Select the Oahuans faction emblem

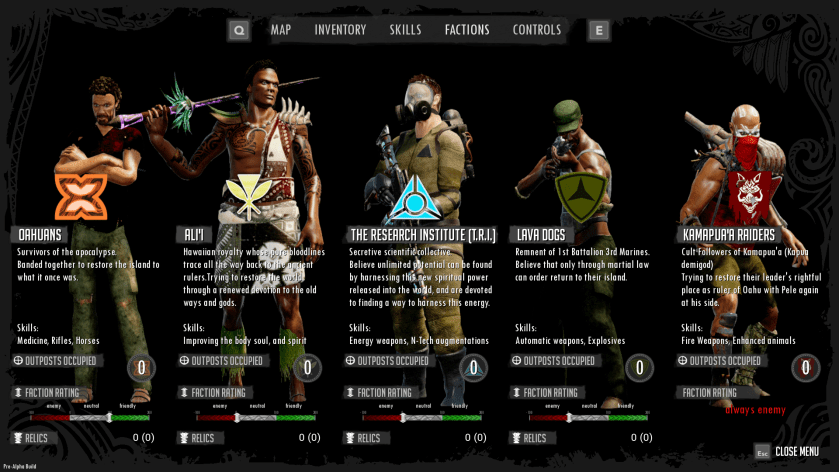point(80,195)
